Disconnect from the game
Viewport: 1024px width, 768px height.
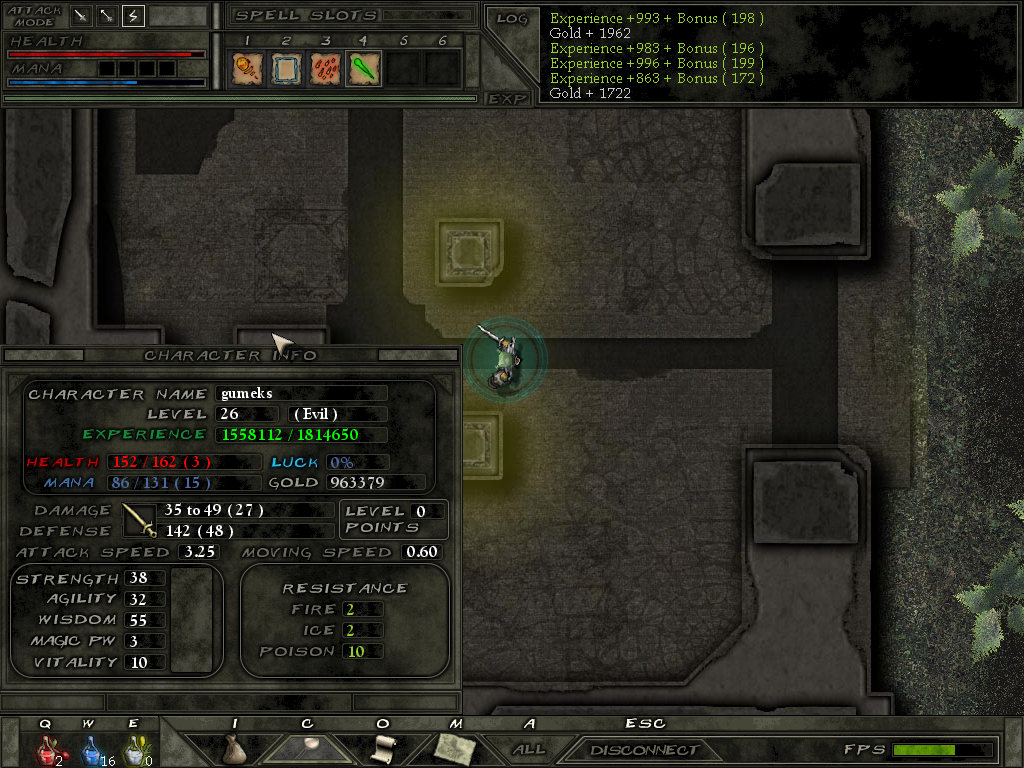[x=644, y=749]
